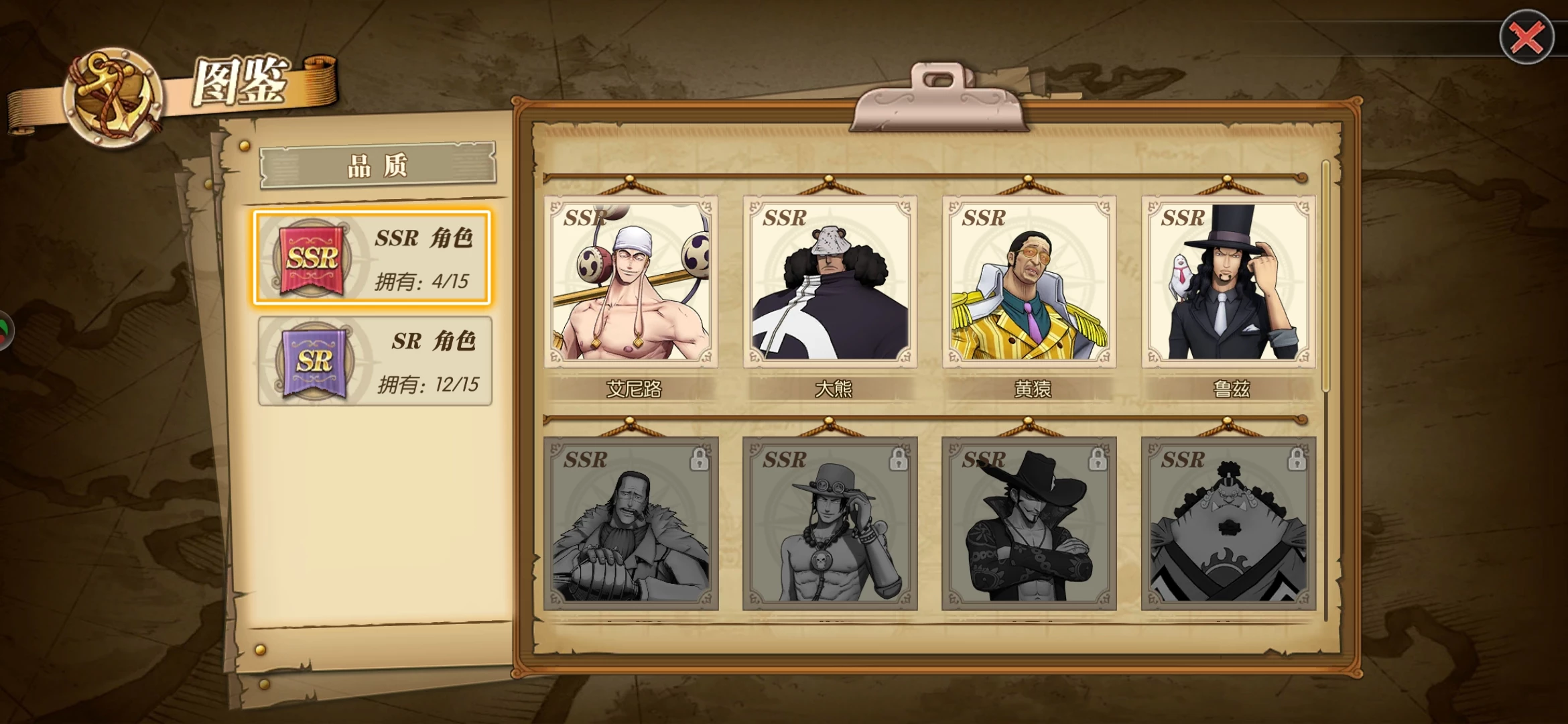Viewport: 1568px width, 724px height.
Task: Select the locked shirtless hat-wearing character card
Action: click(830, 524)
